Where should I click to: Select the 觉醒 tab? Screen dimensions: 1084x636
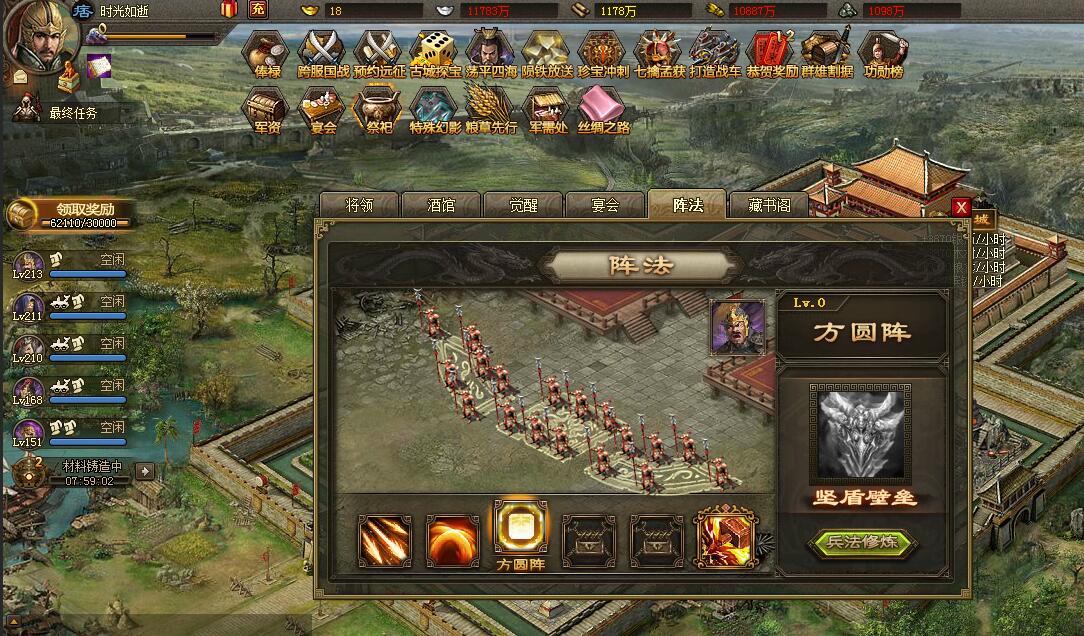[x=523, y=205]
